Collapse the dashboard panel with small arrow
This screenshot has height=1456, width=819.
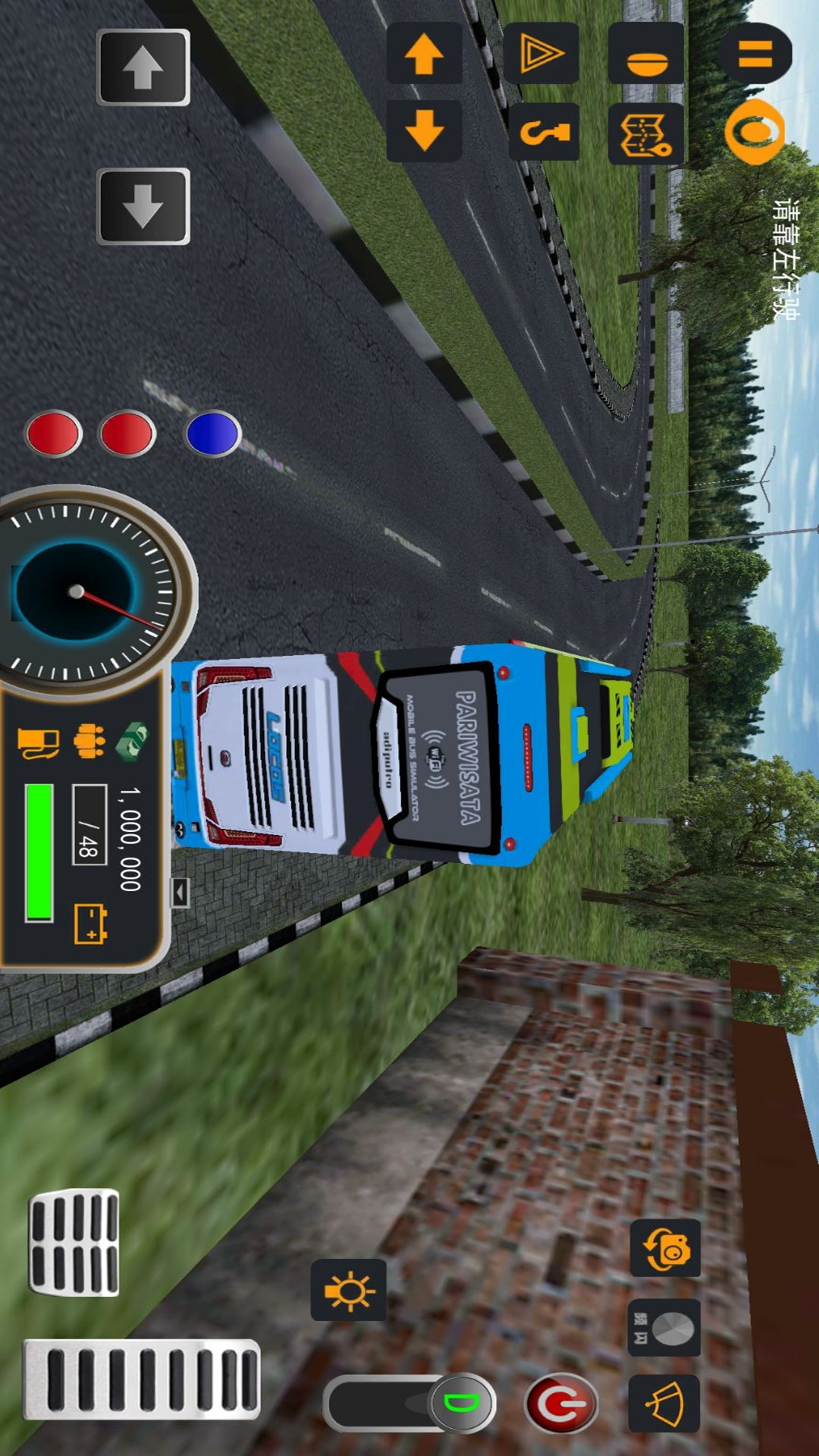tap(179, 893)
